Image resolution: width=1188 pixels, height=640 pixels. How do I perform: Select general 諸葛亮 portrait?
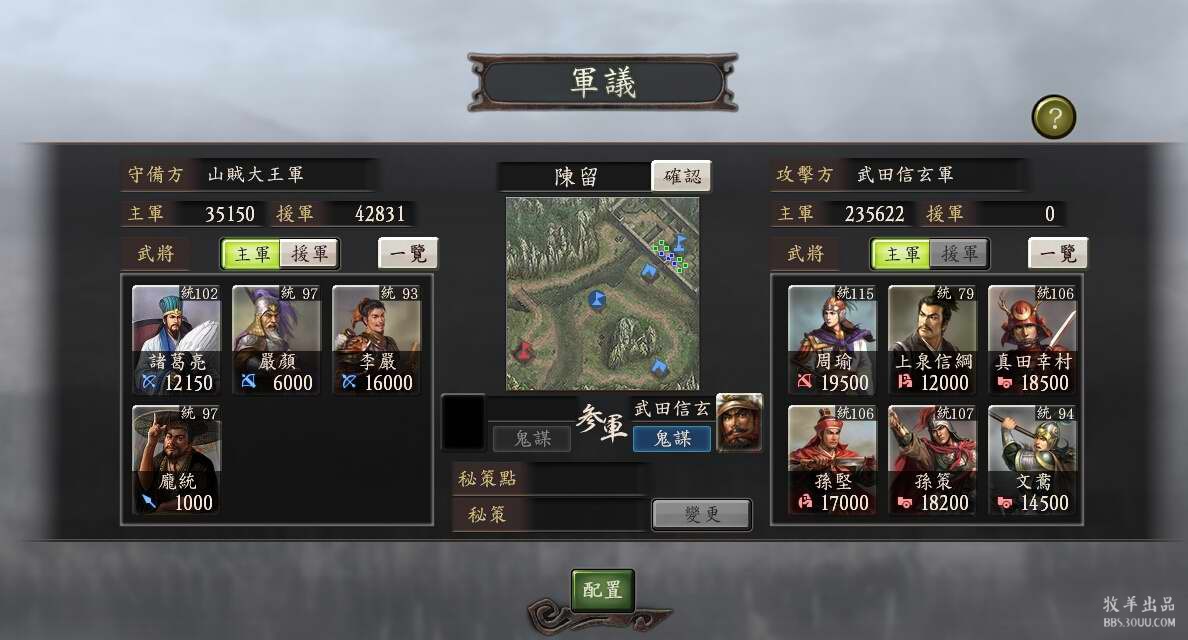[177, 340]
